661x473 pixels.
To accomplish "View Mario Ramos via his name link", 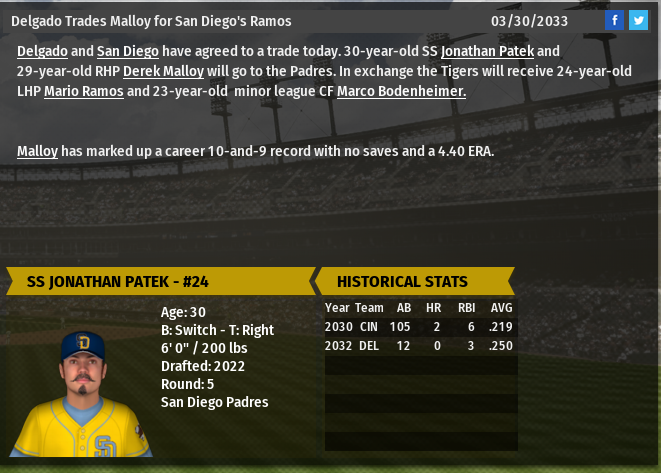I will [83, 91].
